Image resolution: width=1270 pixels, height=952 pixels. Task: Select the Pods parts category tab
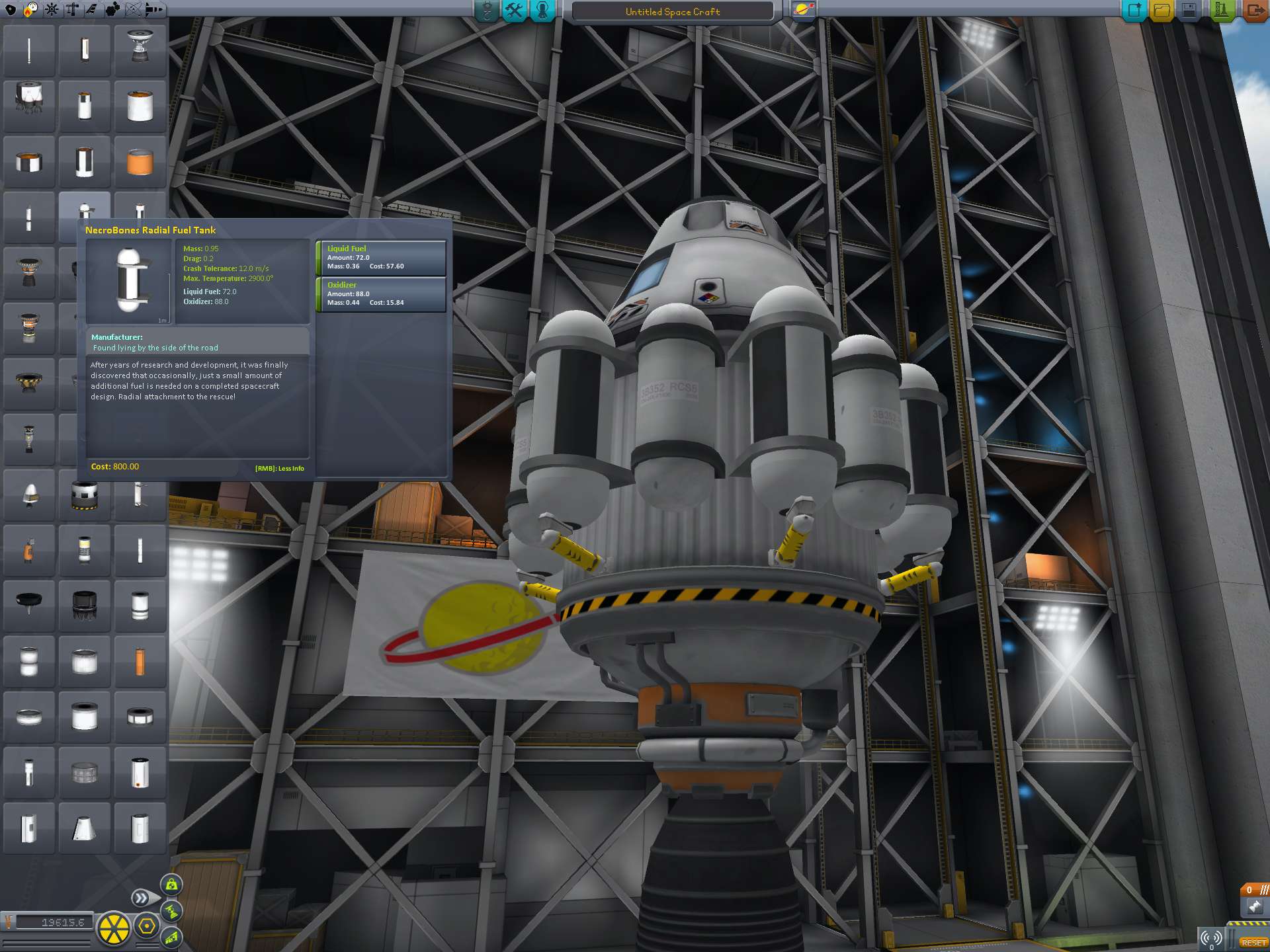point(11,9)
